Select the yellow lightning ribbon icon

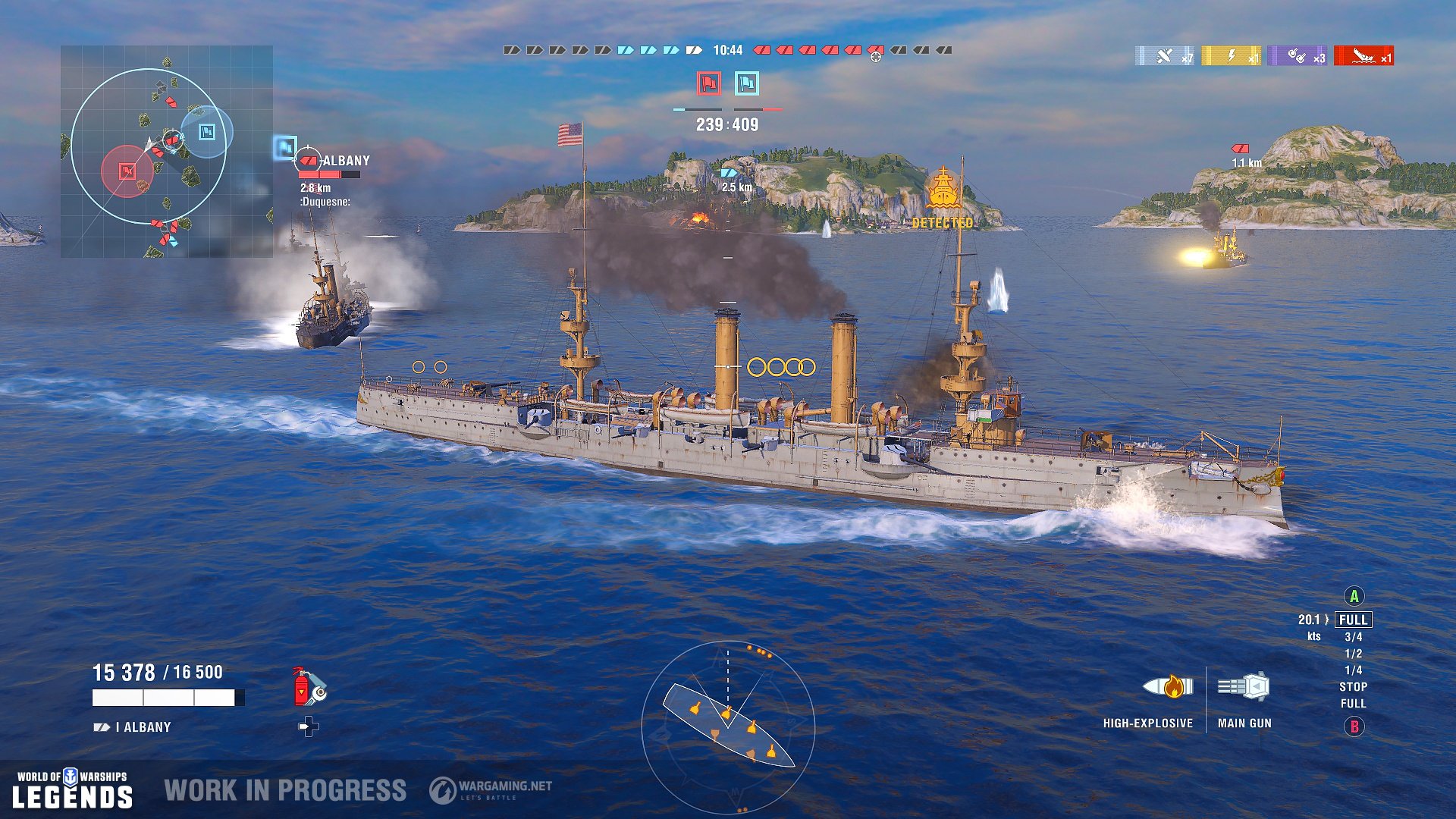coord(1230,53)
